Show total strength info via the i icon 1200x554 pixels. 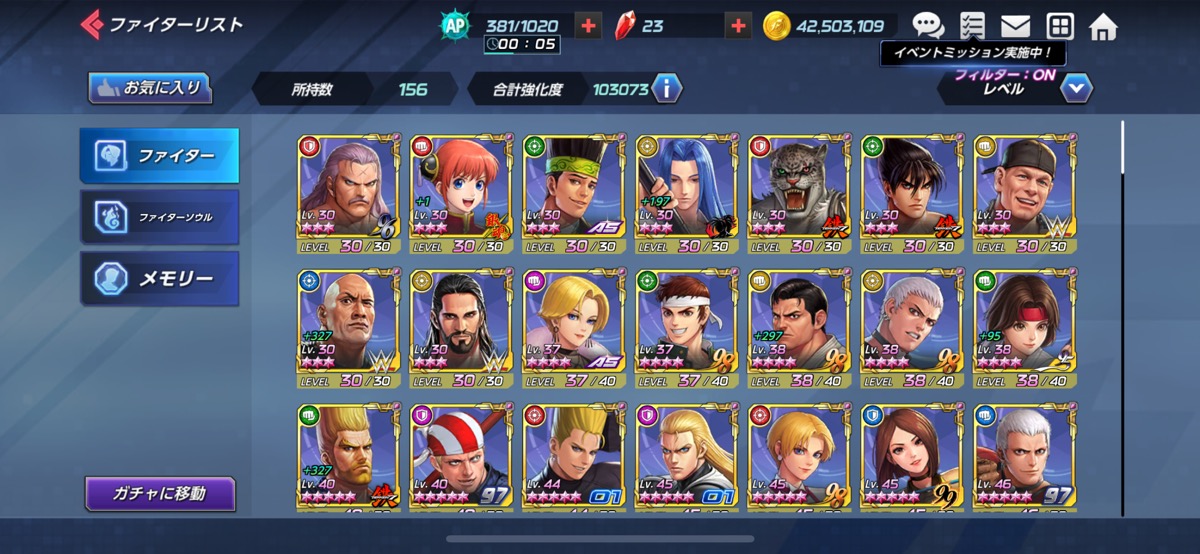(666, 89)
